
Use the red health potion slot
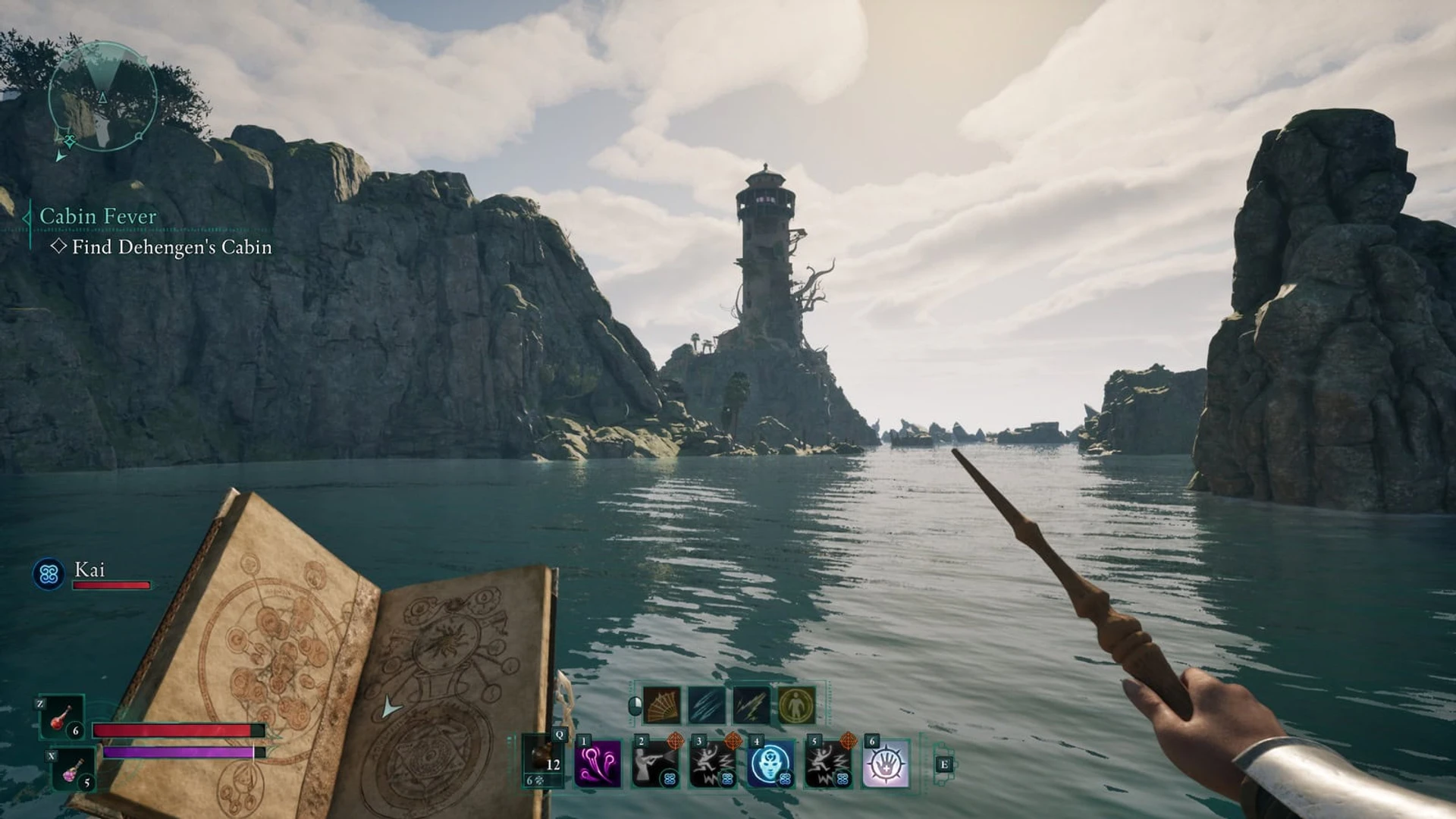(62, 717)
